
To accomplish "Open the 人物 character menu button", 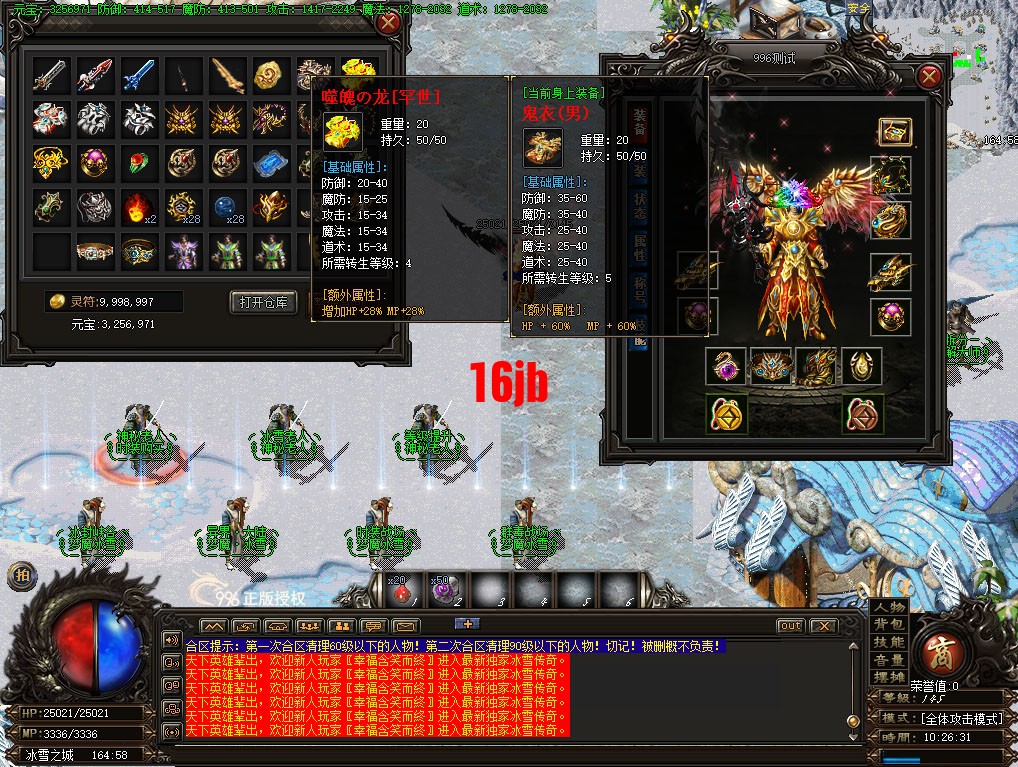I will 889,607.
